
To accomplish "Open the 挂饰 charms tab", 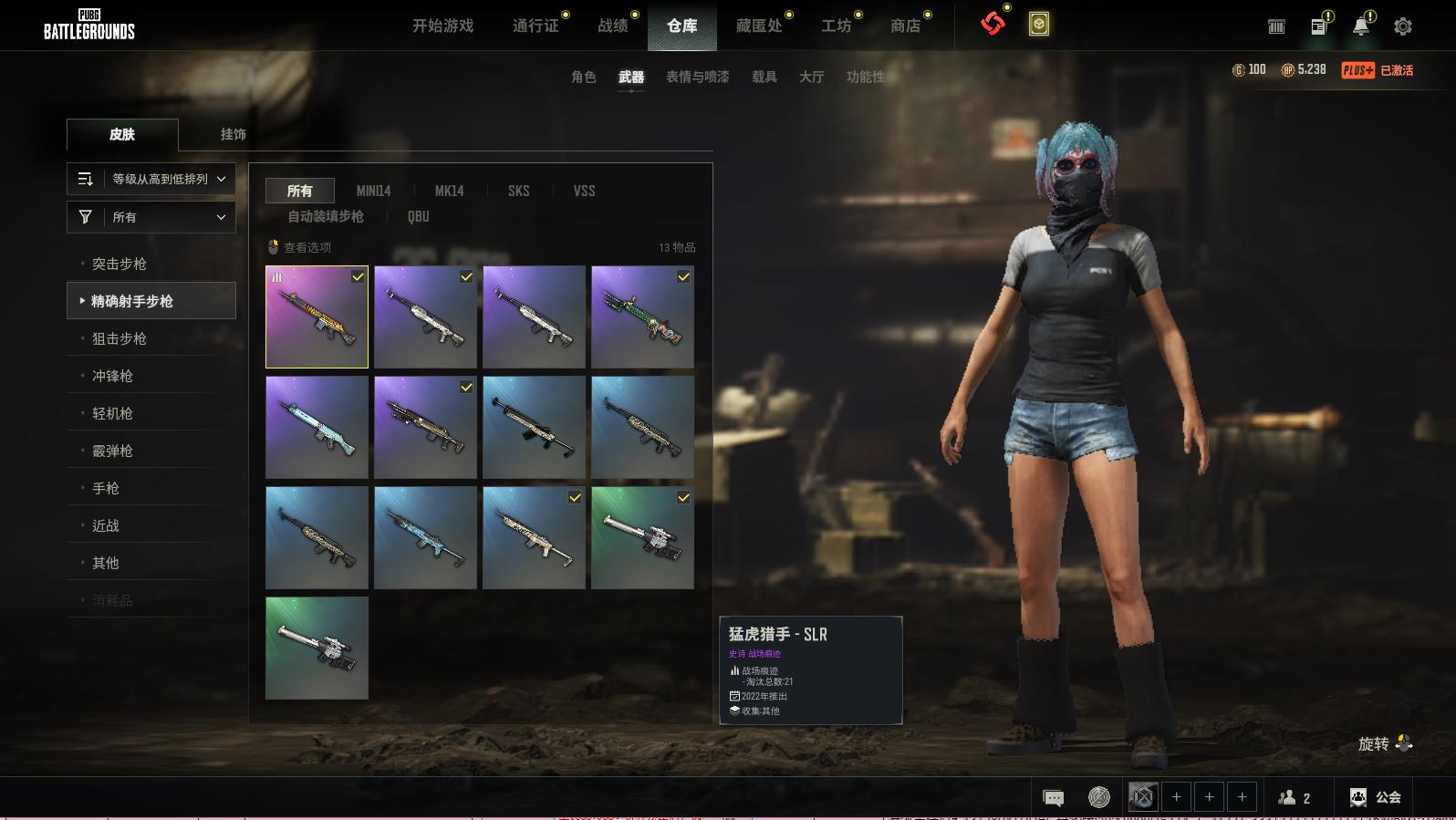I will click(233, 134).
